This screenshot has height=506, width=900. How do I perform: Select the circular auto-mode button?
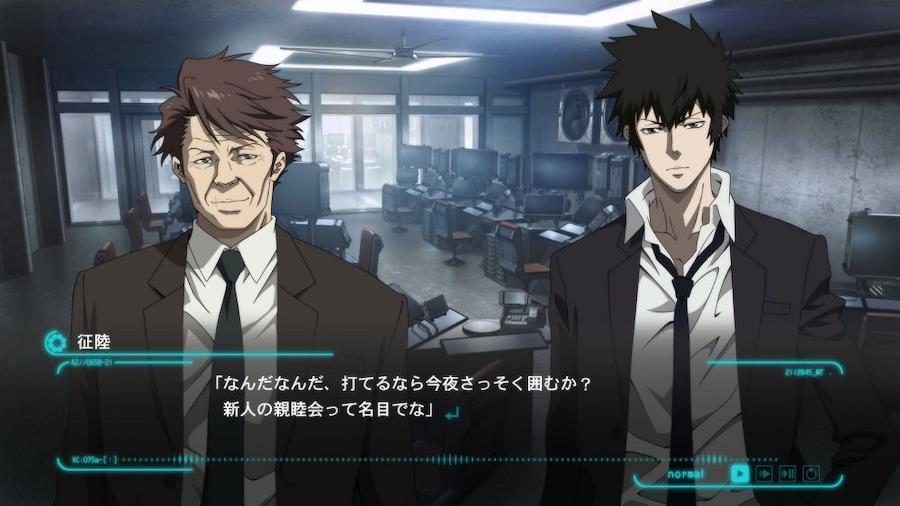[x=811, y=473]
